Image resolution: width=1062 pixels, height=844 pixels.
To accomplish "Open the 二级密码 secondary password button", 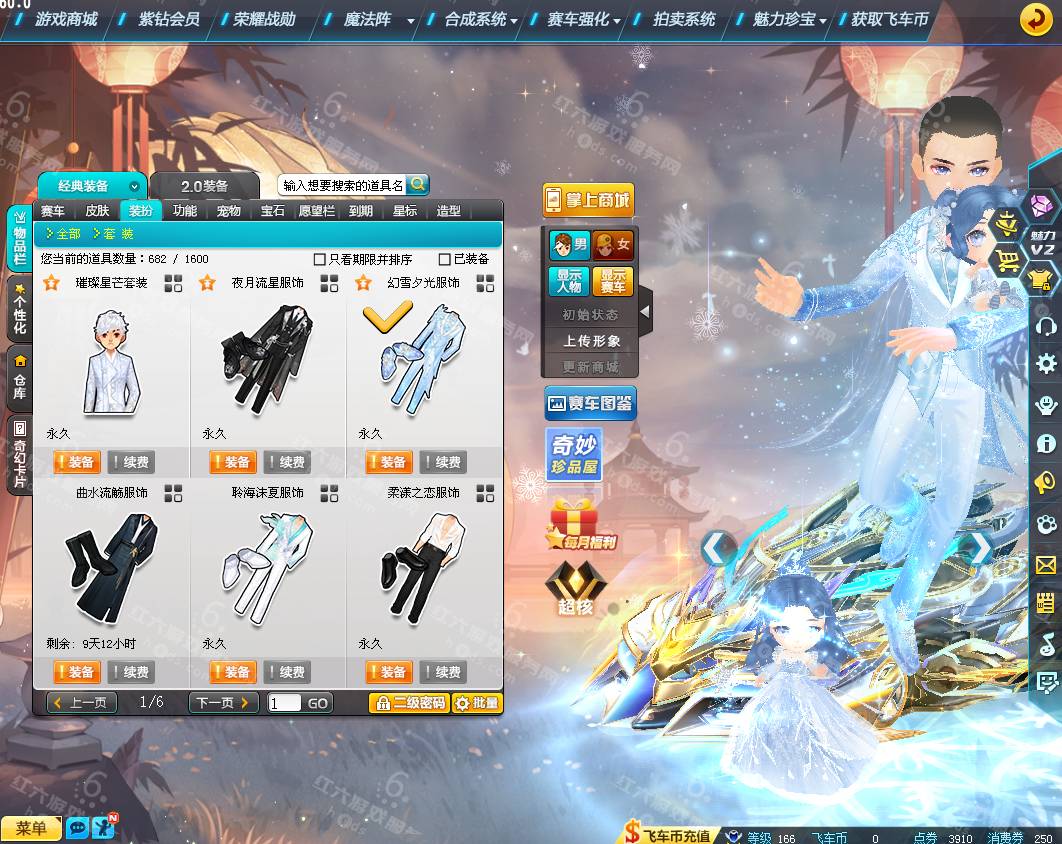I will 409,703.
